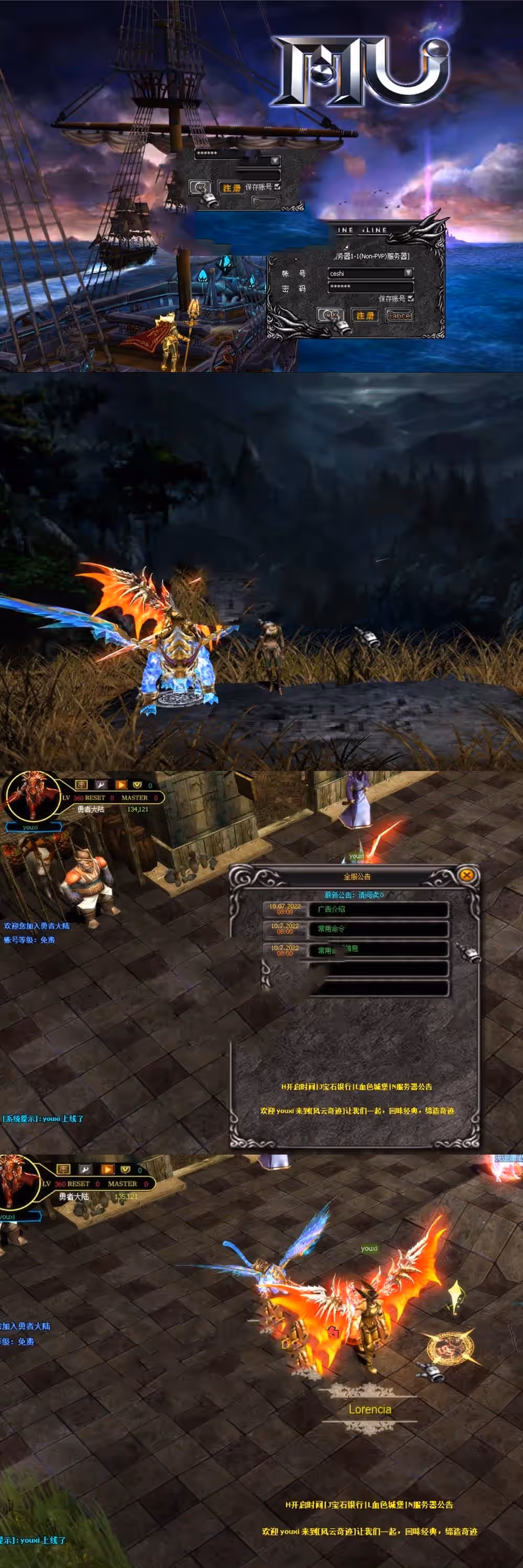Open the 常用命令 announcement row
The height and width of the screenshot is (1568, 523).
[x=381, y=929]
